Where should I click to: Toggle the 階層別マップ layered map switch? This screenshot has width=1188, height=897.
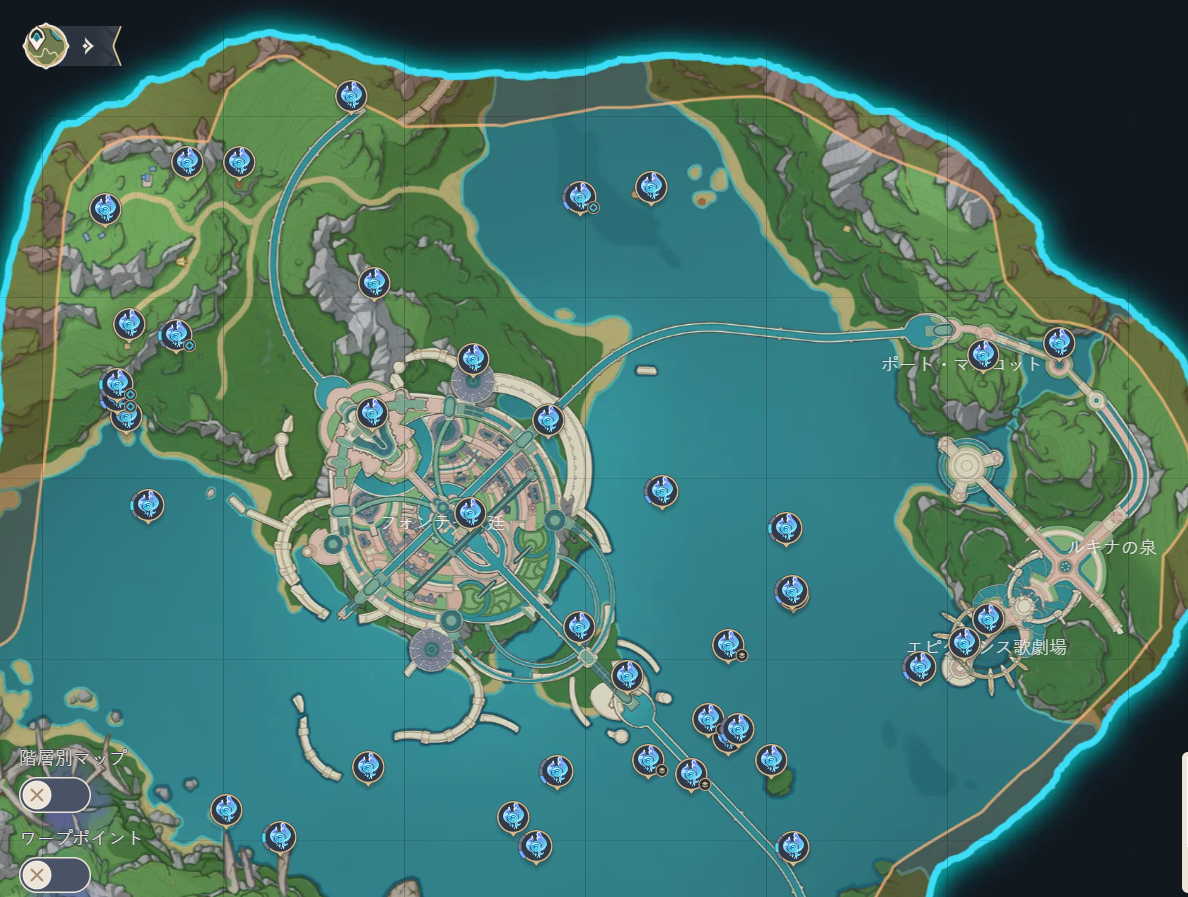pyautogui.click(x=55, y=795)
